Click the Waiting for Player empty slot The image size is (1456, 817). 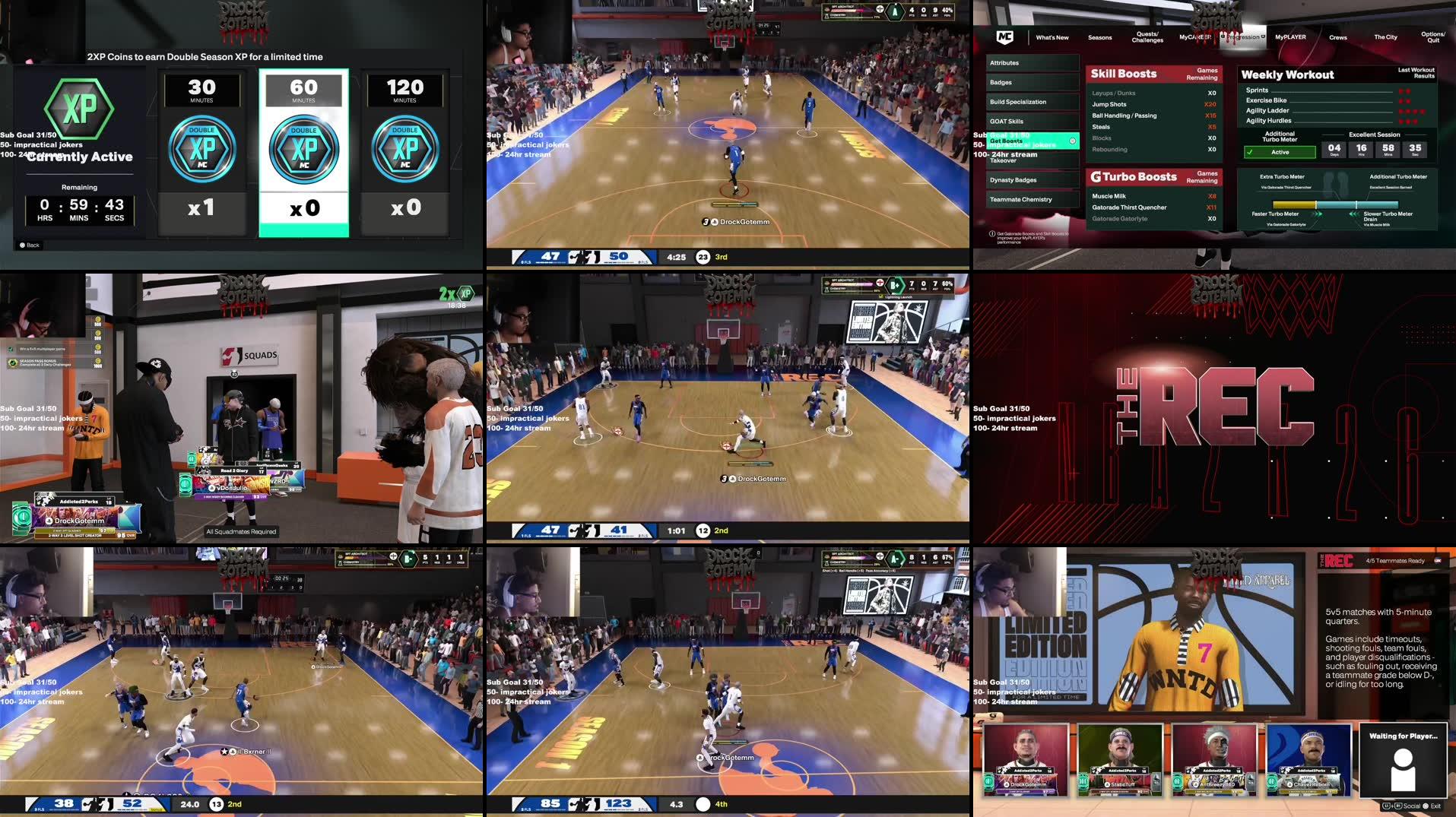1403,758
